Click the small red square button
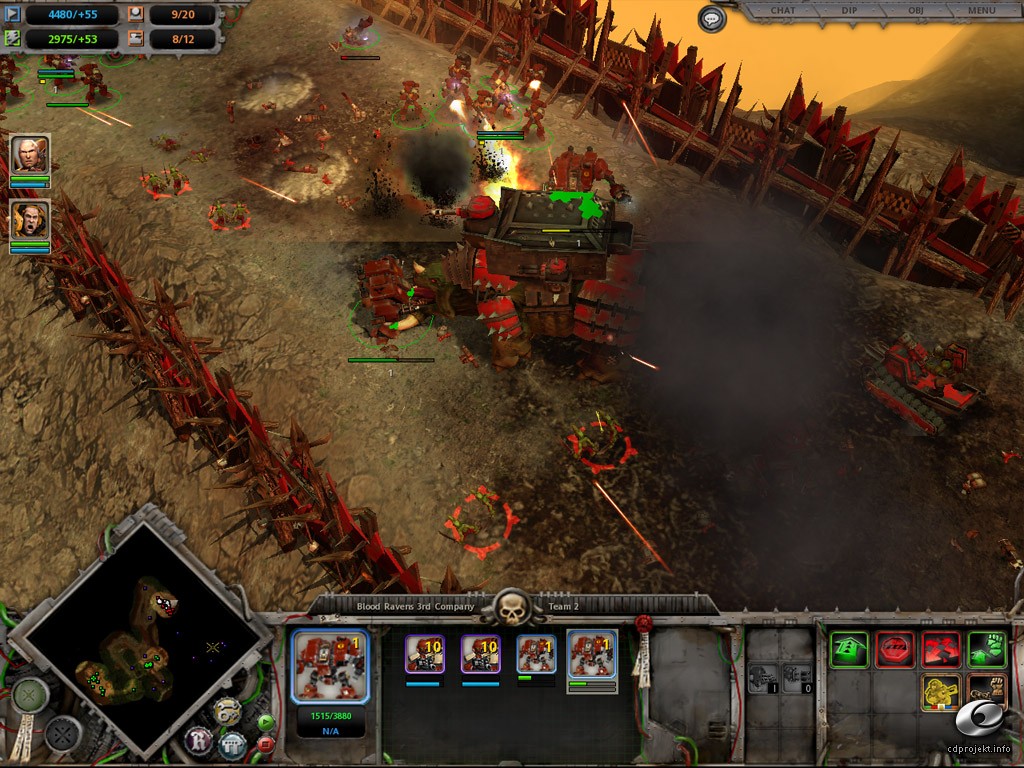The width and height of the screenshot is (1024, 768). (x=265, y=744)
